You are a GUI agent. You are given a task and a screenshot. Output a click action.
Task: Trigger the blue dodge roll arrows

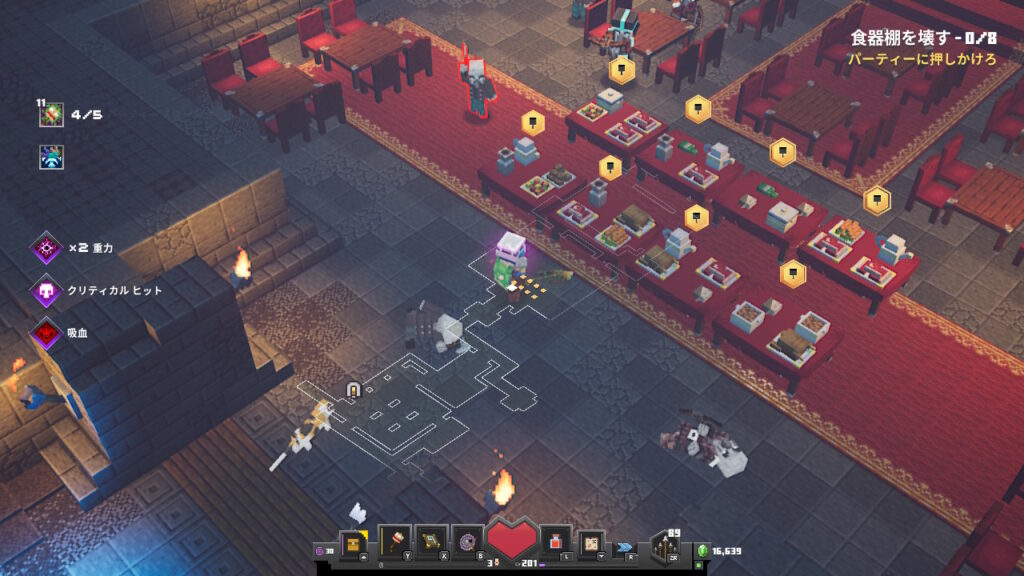(626, 547)
